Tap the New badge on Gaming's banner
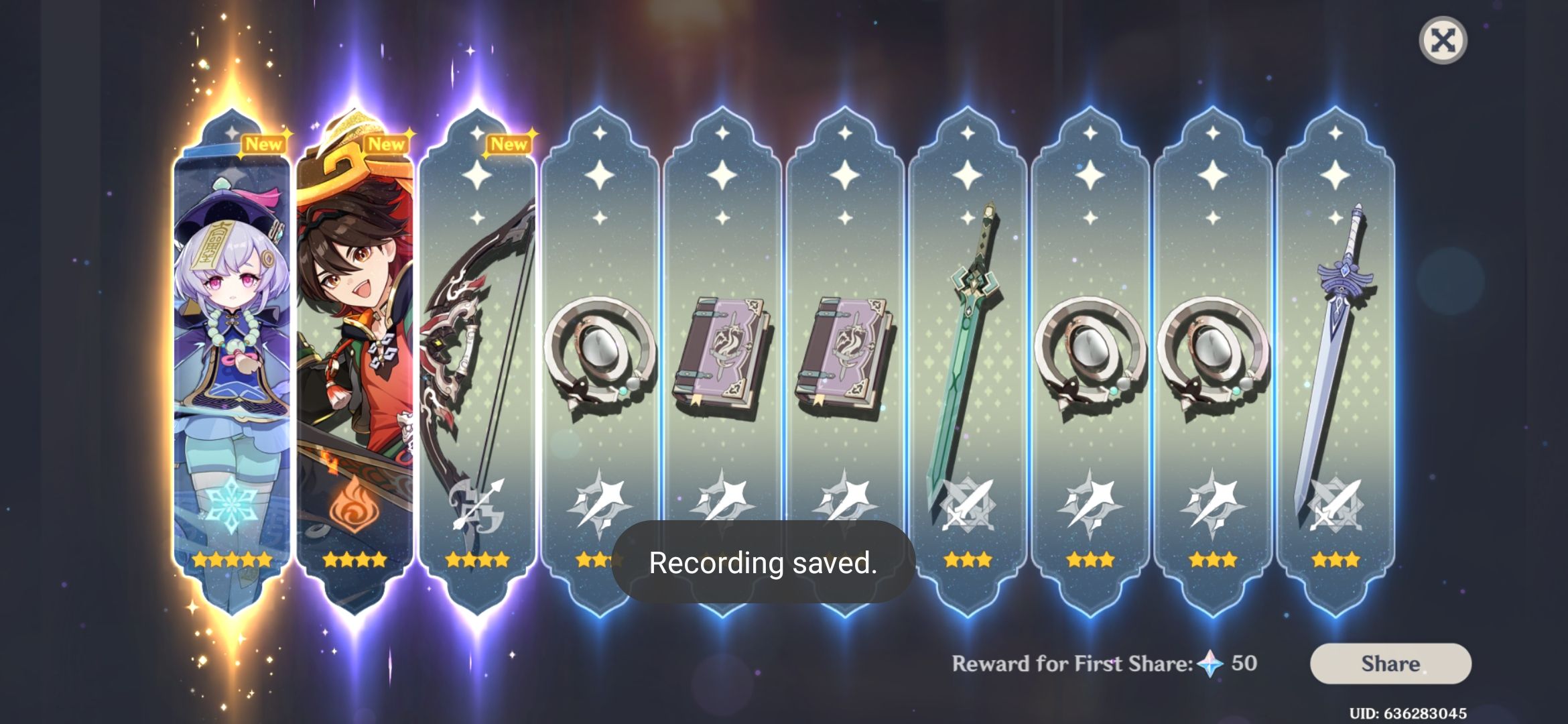The image size is (1568, 724). coord(387,143)
